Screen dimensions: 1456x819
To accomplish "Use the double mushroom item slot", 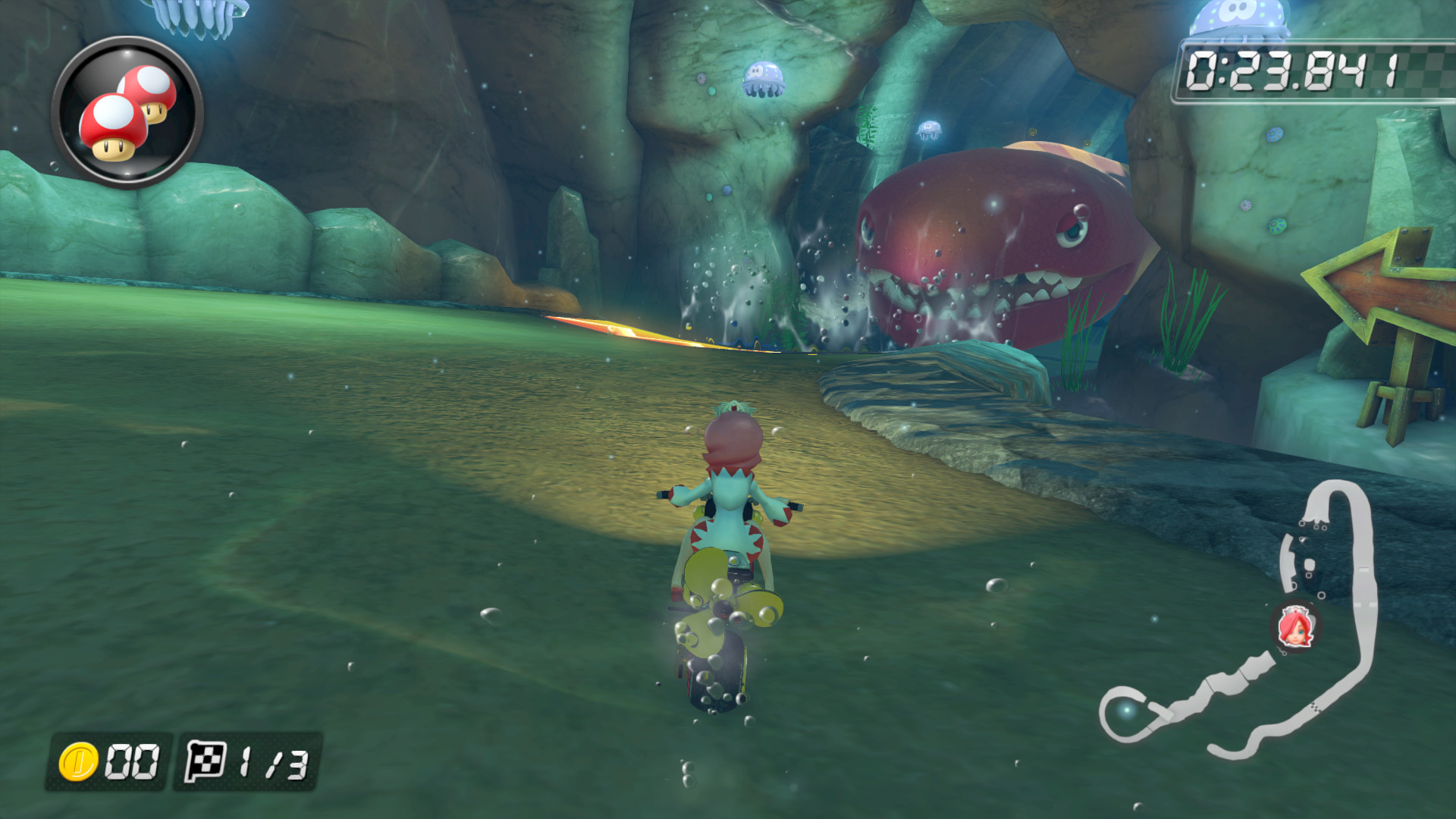I will 127,112.
